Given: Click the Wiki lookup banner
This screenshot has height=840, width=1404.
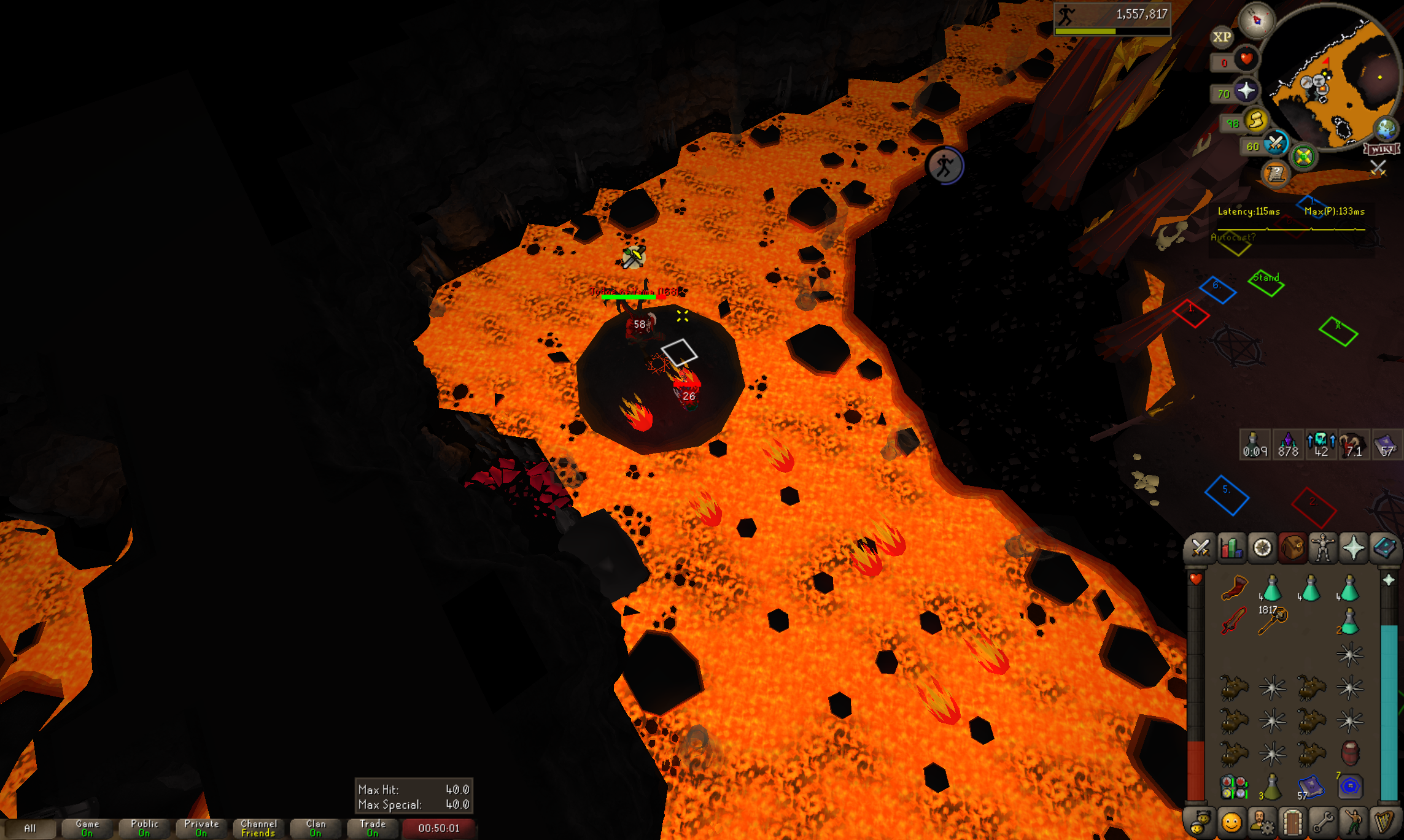Looking at the screenshot, I should (1381, 149).
